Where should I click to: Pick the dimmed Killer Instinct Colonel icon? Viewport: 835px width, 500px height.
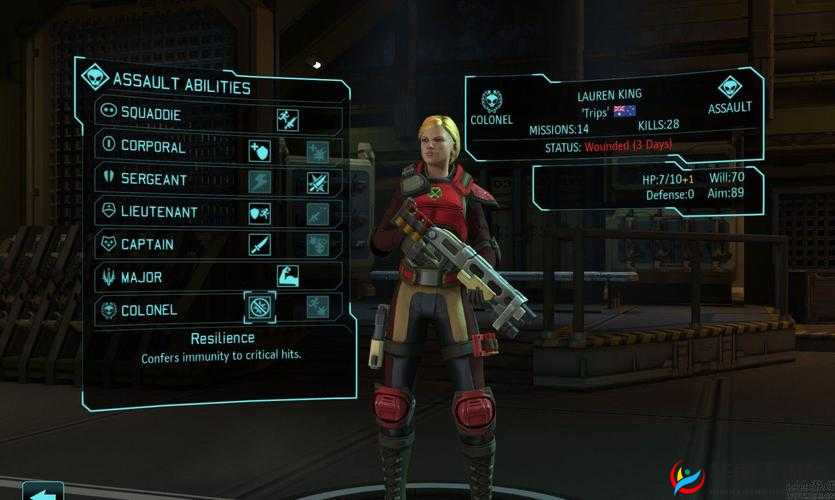coord(317,307)
